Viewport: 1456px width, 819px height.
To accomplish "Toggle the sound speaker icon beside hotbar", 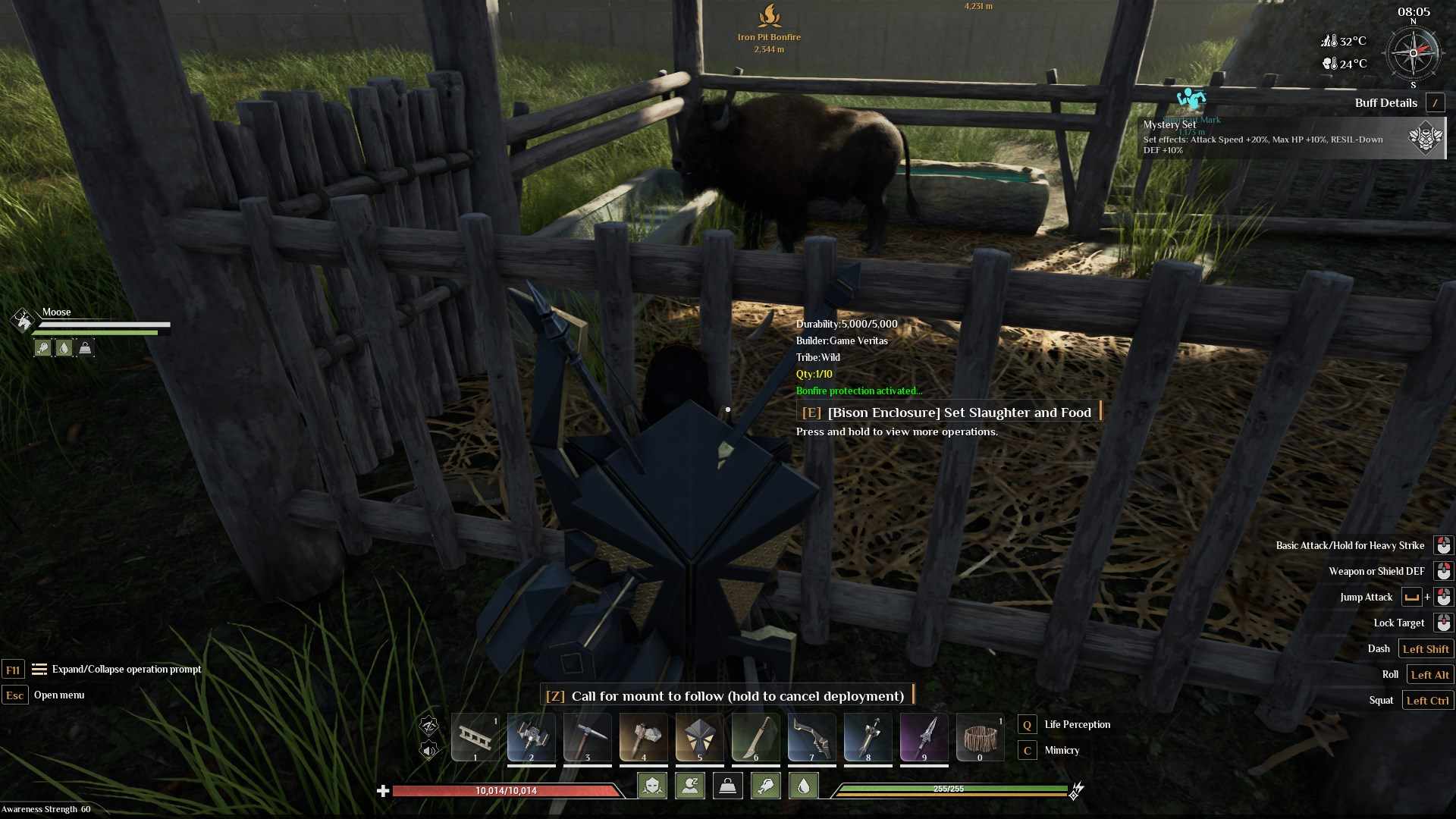I will pyautogui.click(x=429, y=751).
